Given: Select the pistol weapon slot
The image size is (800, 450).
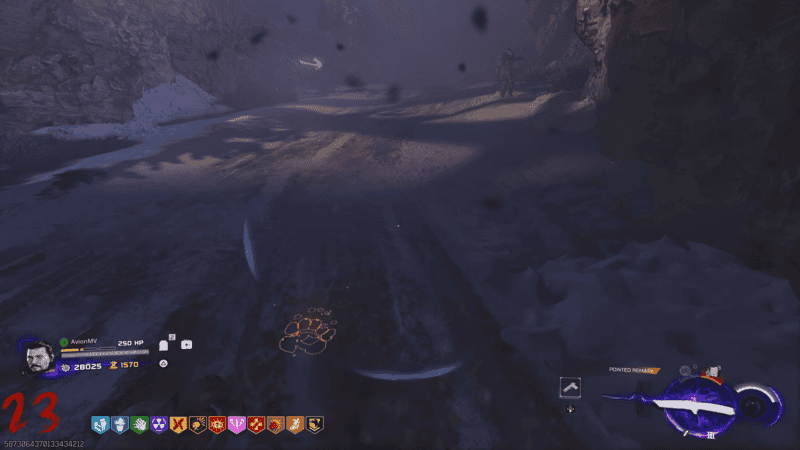Looking at the screenshot, I should pyautogui.click(x=571, y=387).
